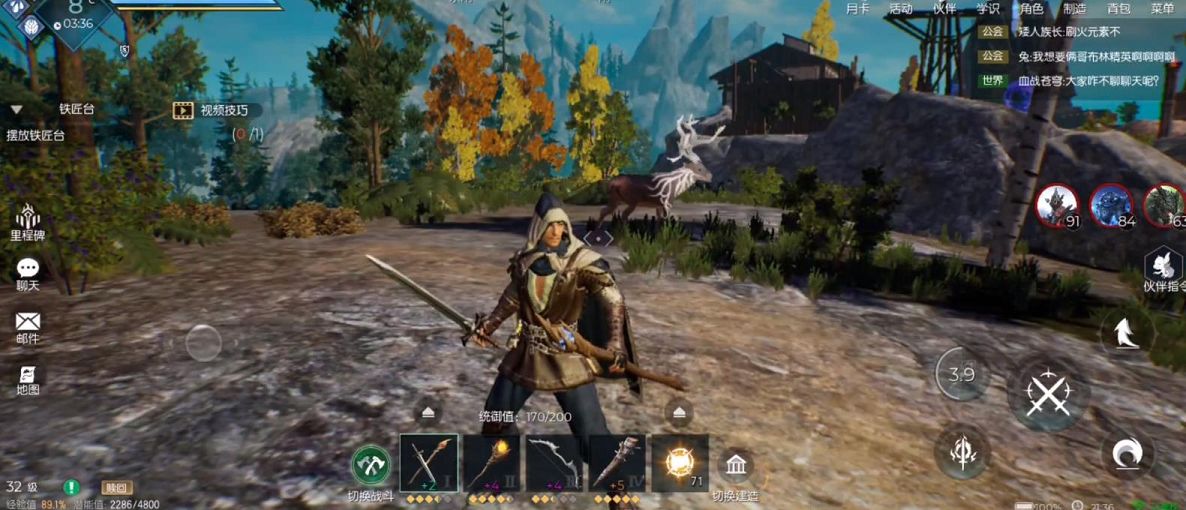
Task: Open the 聊天 chat window
Action: click(28, 274)
